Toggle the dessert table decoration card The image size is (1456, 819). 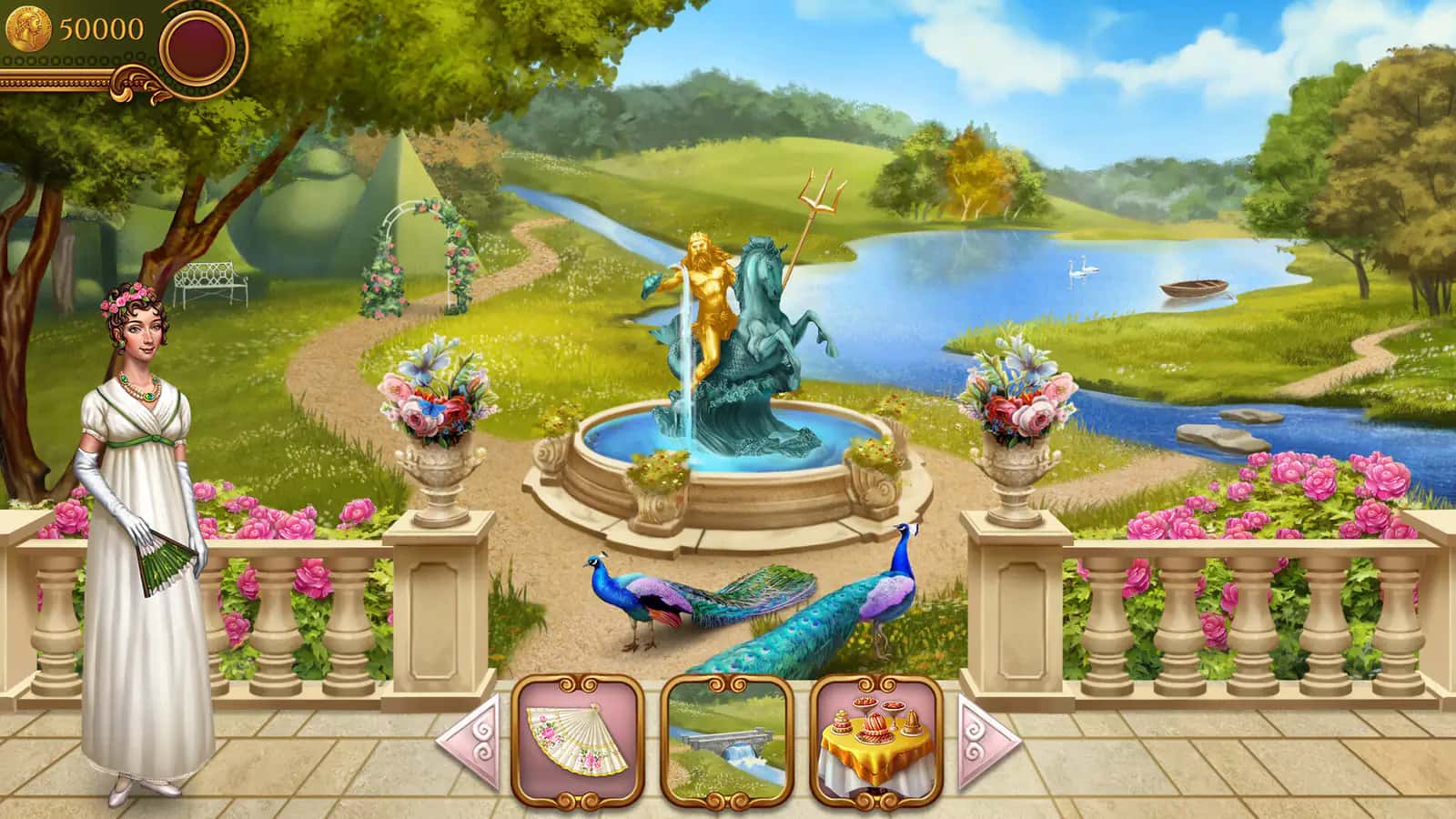871,743
